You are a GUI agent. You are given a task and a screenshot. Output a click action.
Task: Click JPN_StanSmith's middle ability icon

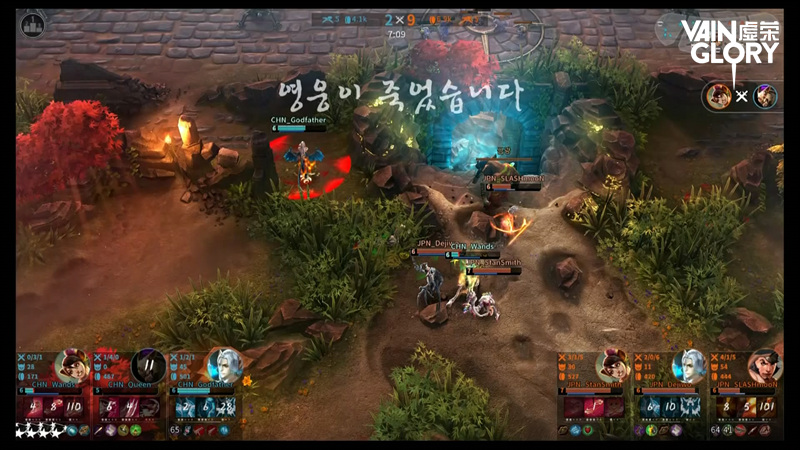[x=592, y=407]
